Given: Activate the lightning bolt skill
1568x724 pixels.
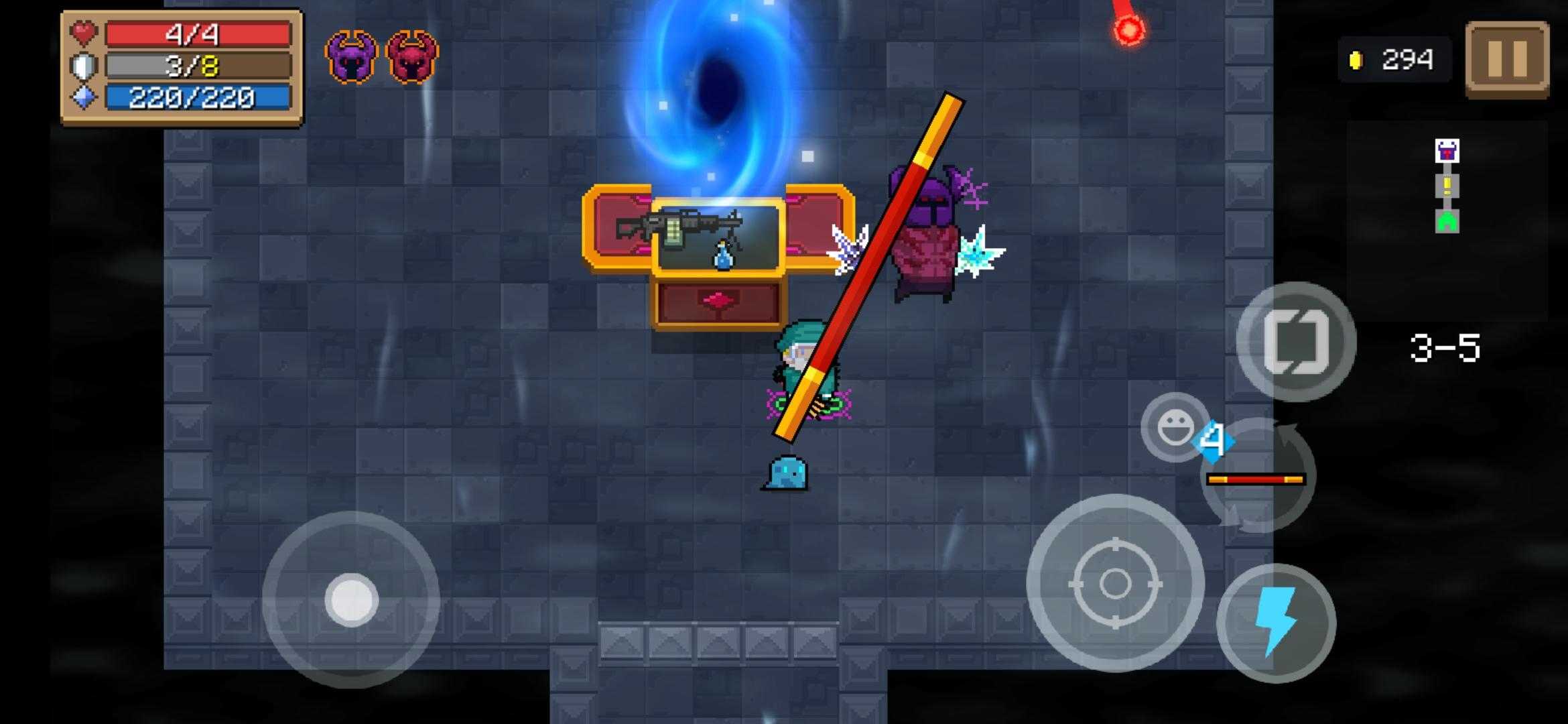Looking at the screenshot, I should (1276, 623).
